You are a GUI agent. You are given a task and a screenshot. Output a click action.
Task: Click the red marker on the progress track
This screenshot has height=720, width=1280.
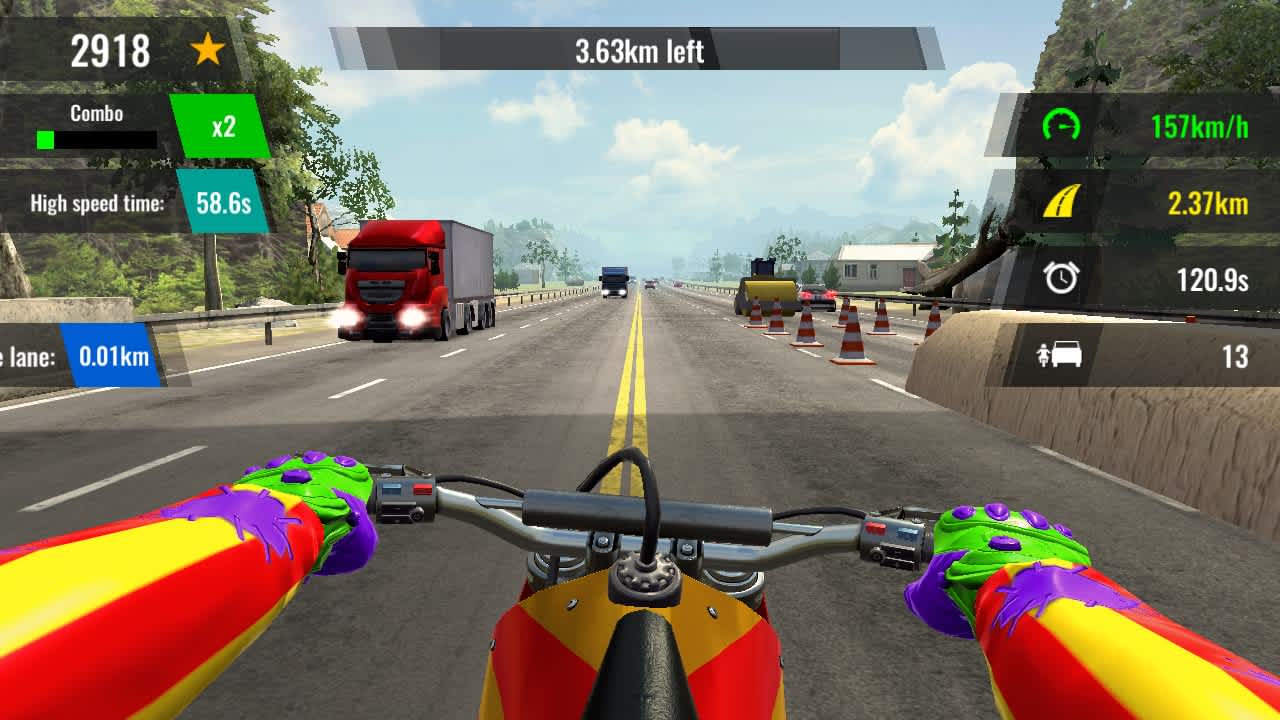(1190, 318)
